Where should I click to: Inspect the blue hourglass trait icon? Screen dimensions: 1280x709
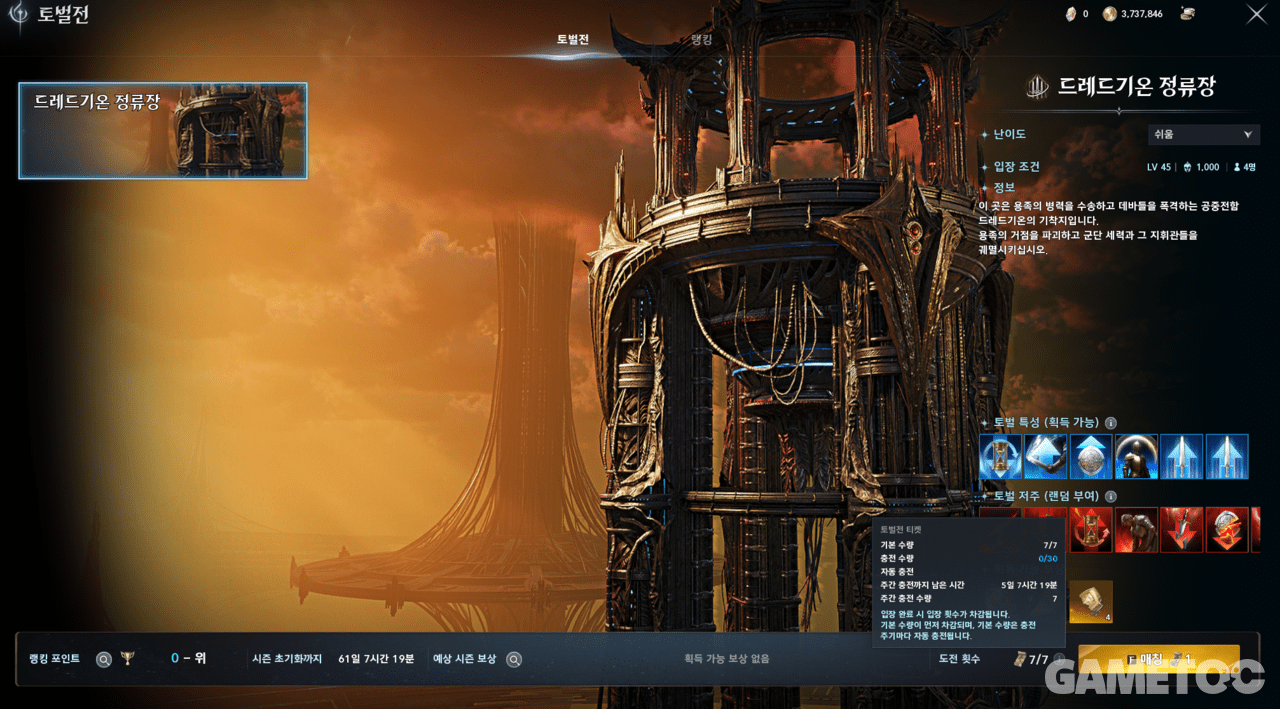click(x=1001, y=456)
